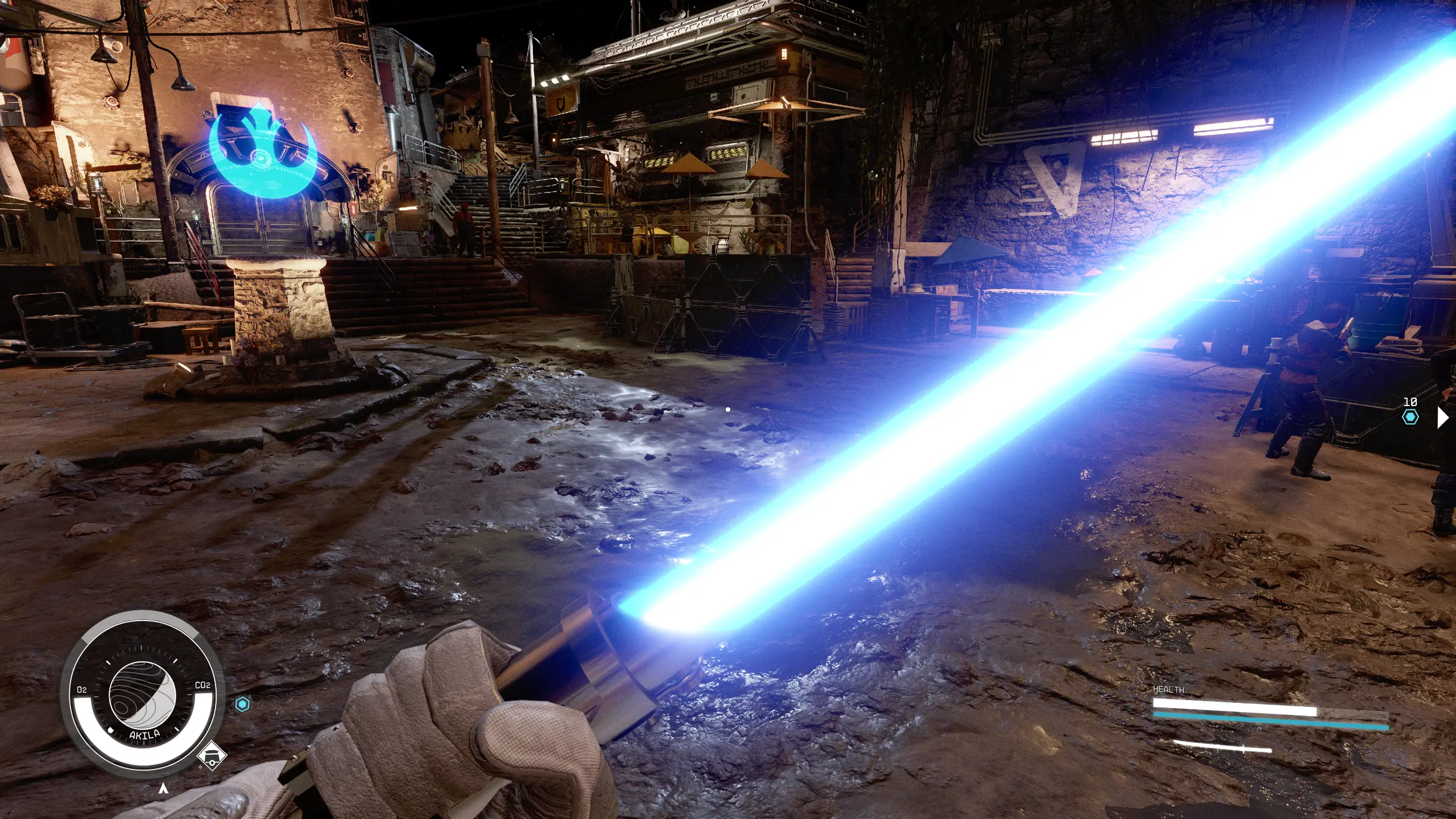Click the Akila planet watch compass
This screenshot has height=819, width=1456.
pyautogui.click(x=142, y=694)
